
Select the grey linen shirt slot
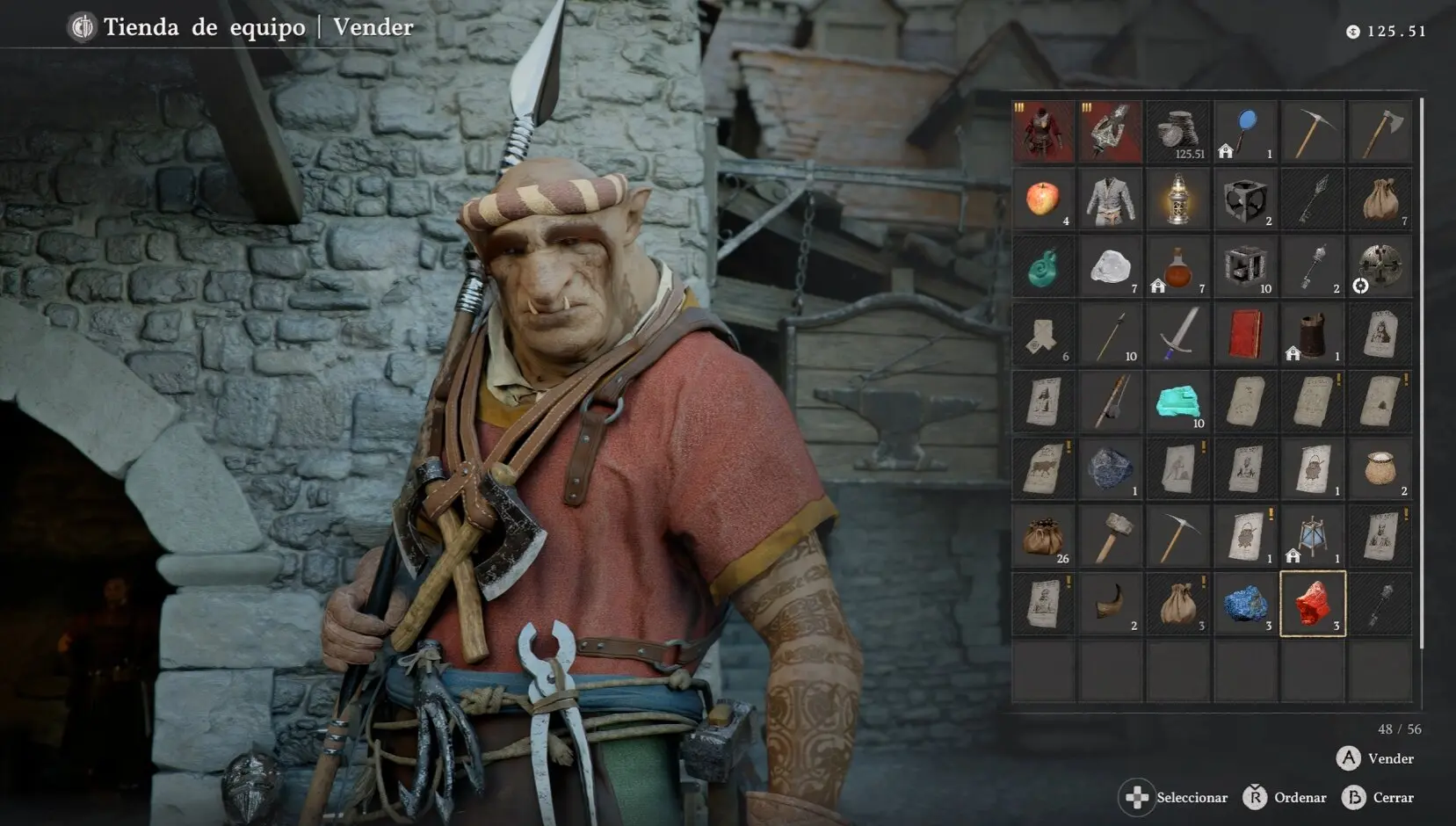pyautogui.click(x=1111, y=199)
